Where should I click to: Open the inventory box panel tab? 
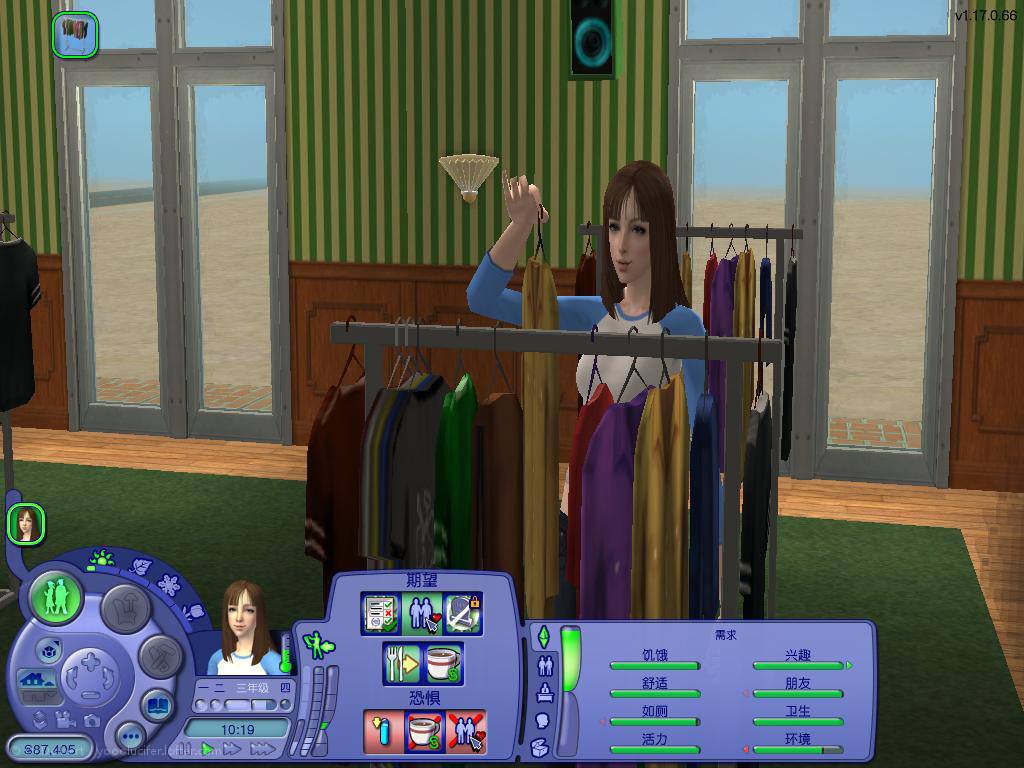540,746
